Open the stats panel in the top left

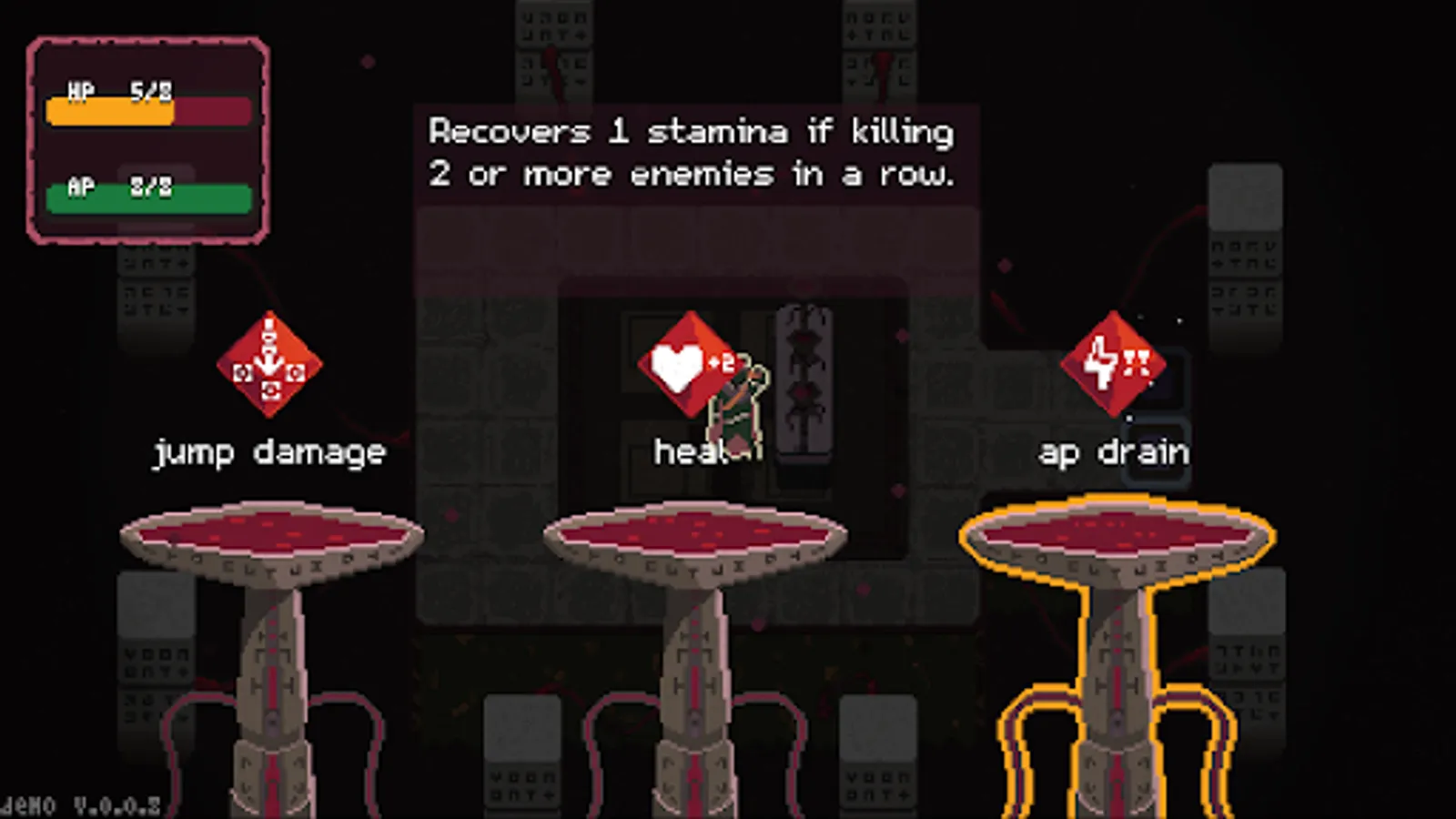[x=148, y=139]
